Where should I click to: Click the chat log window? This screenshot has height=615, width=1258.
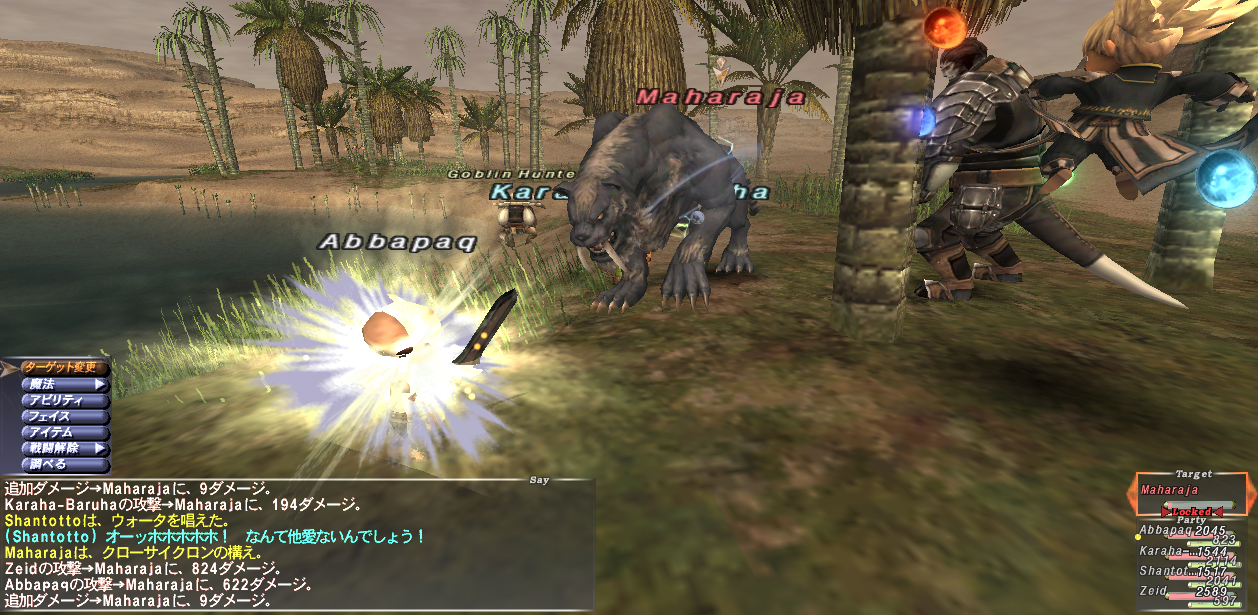(298, 545)
